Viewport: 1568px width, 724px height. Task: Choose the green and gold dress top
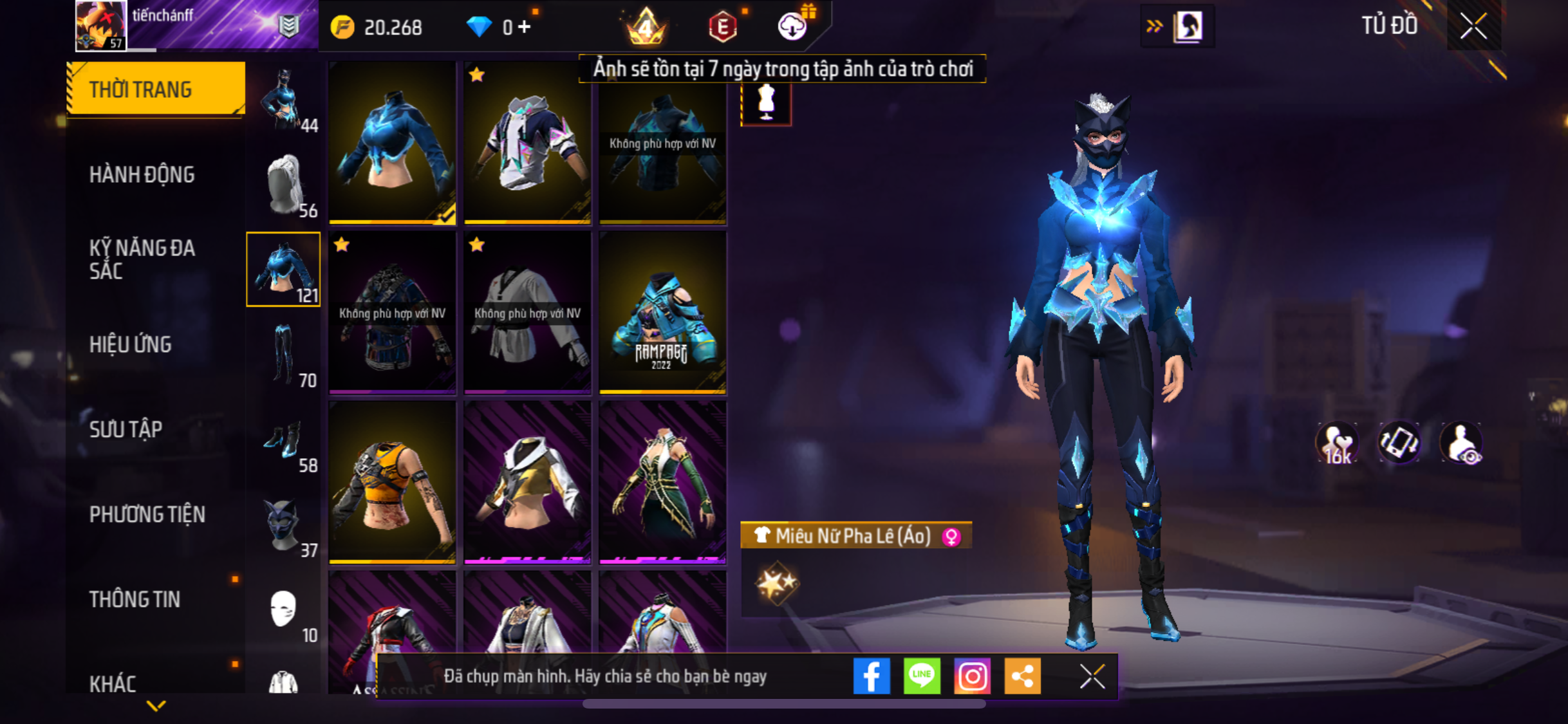pos(662,482)
